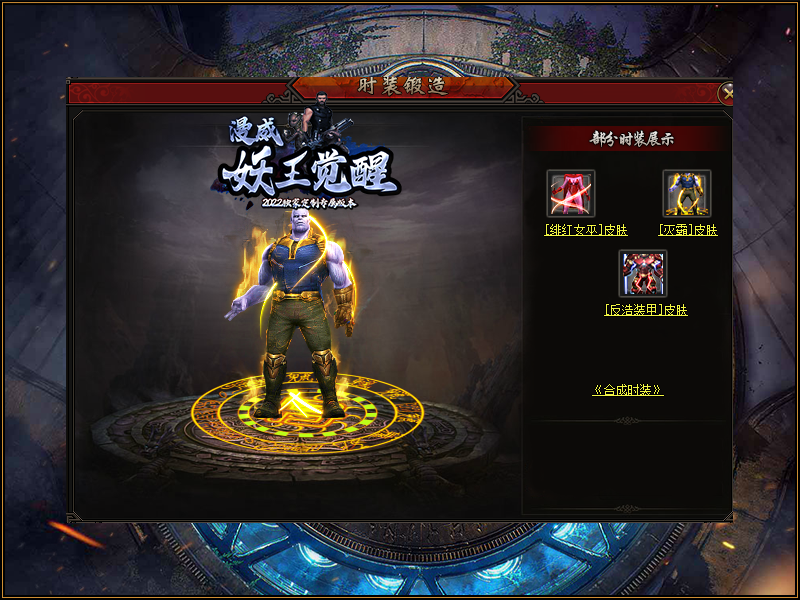This screenshot has height=600, width=800.
Task: Open the [绯红女巫]皮肤 link
Action: 586,230
